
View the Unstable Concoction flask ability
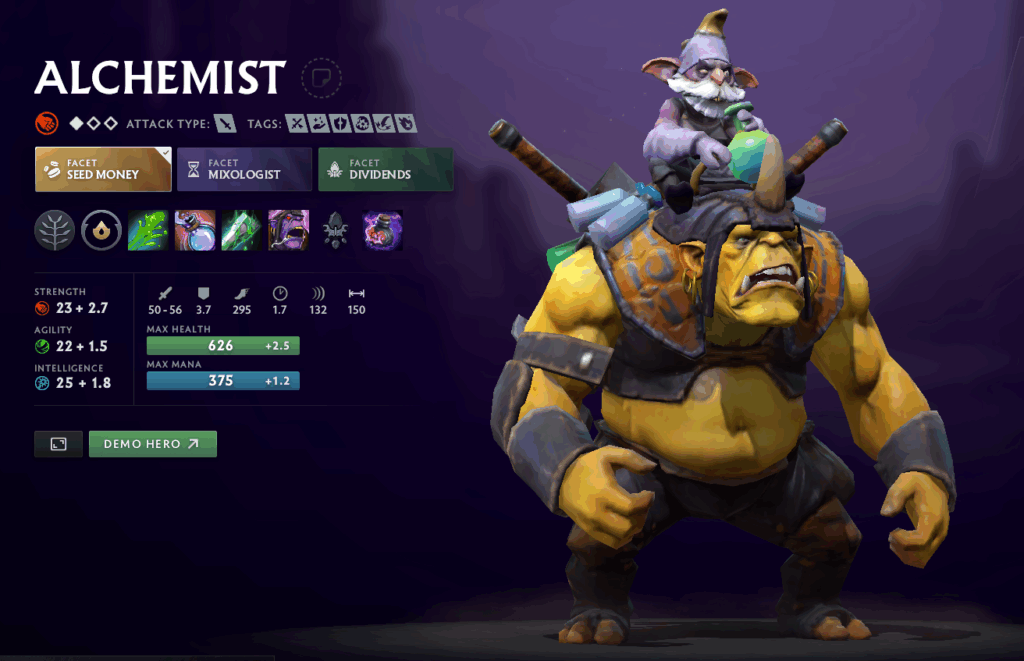(x=194, y=230)
